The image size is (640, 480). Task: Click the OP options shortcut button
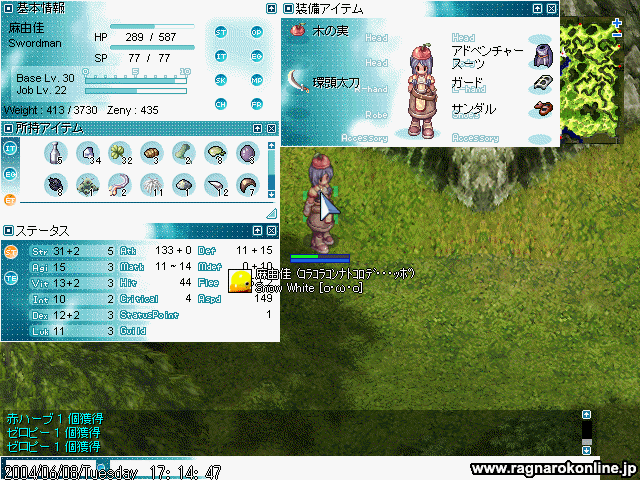pyautogui.click(x=256, y=31)
